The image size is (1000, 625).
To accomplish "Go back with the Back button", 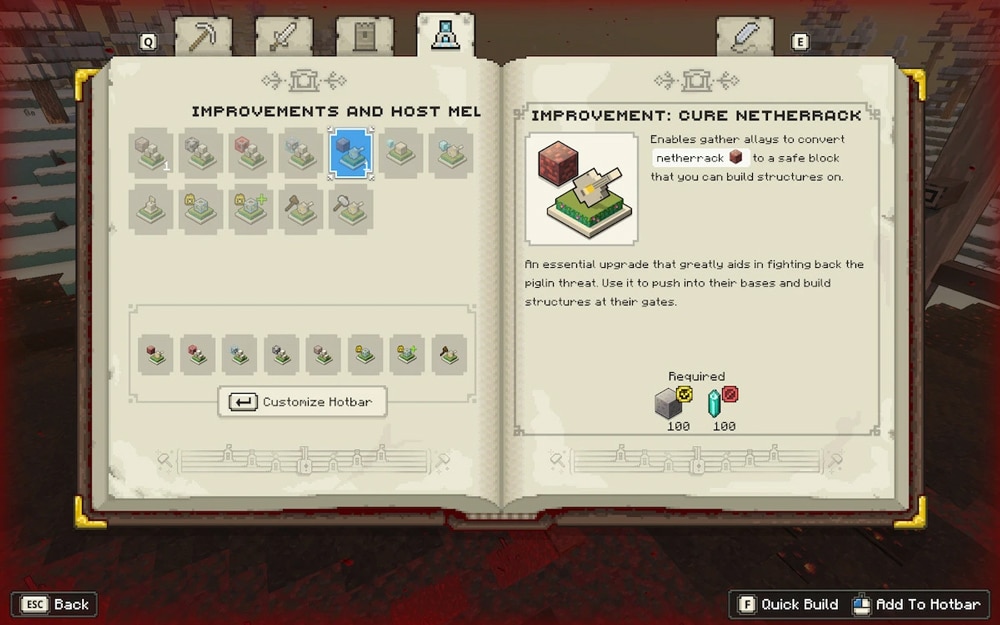I will click(x=54, y=604).
